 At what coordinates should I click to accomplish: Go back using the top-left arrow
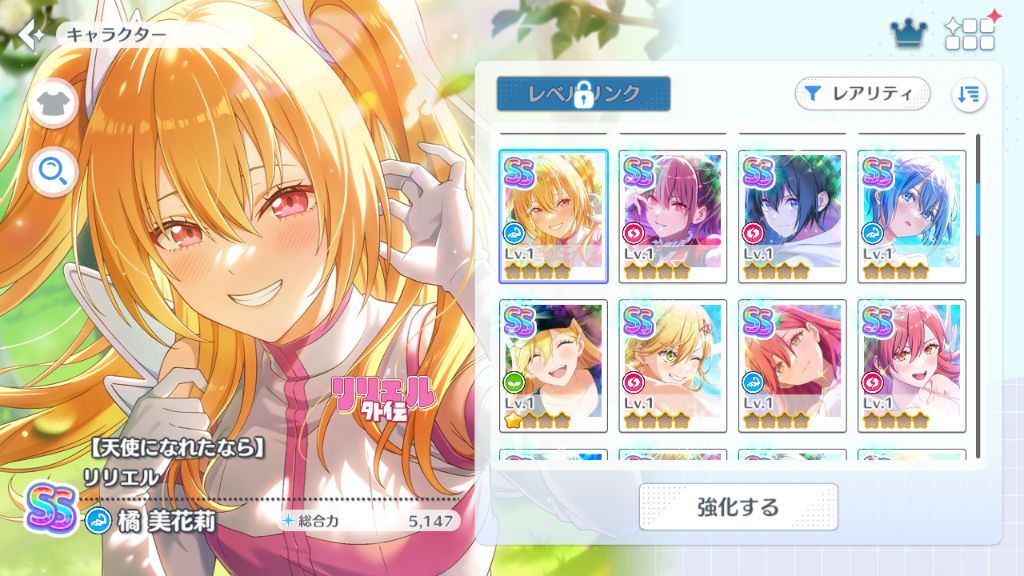[x=30, y=34]
